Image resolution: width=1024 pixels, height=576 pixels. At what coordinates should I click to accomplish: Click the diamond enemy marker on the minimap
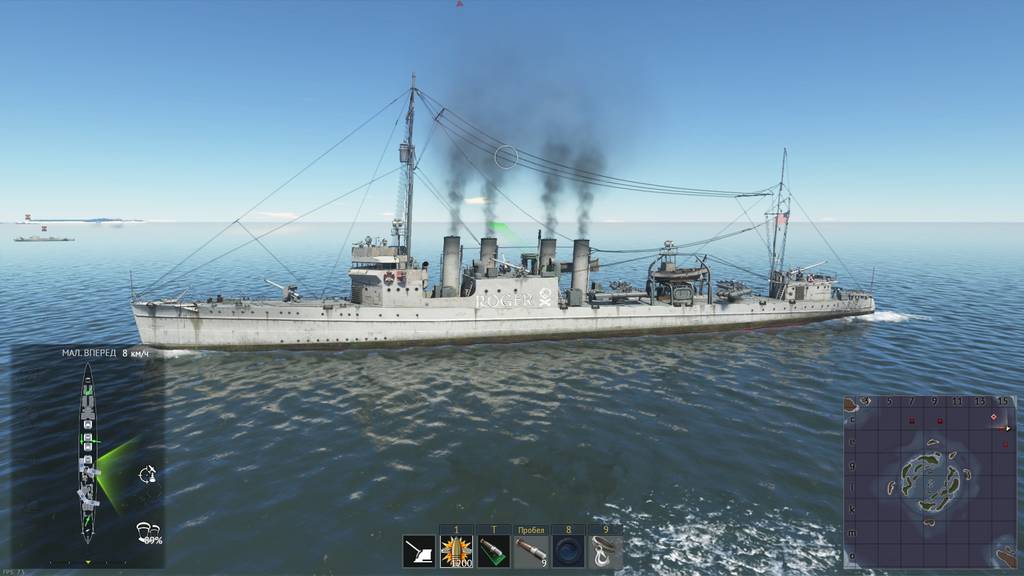tap(993, 416)
